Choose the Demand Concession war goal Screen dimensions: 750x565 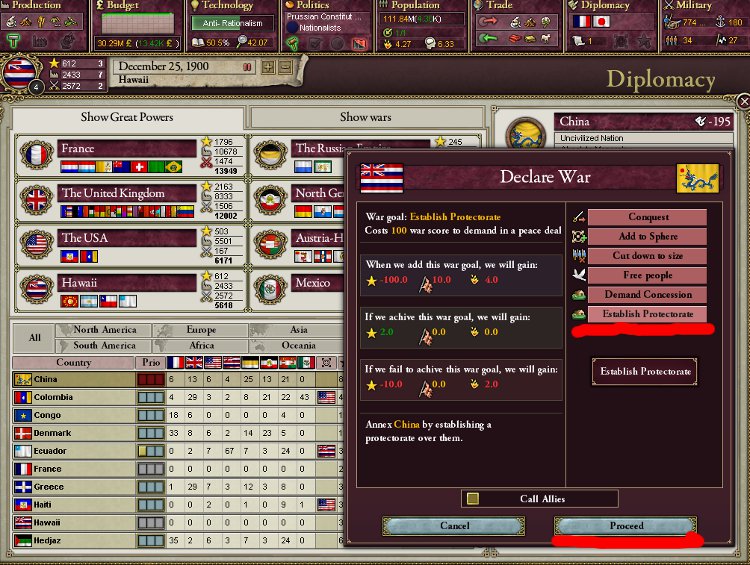(647, 295)
